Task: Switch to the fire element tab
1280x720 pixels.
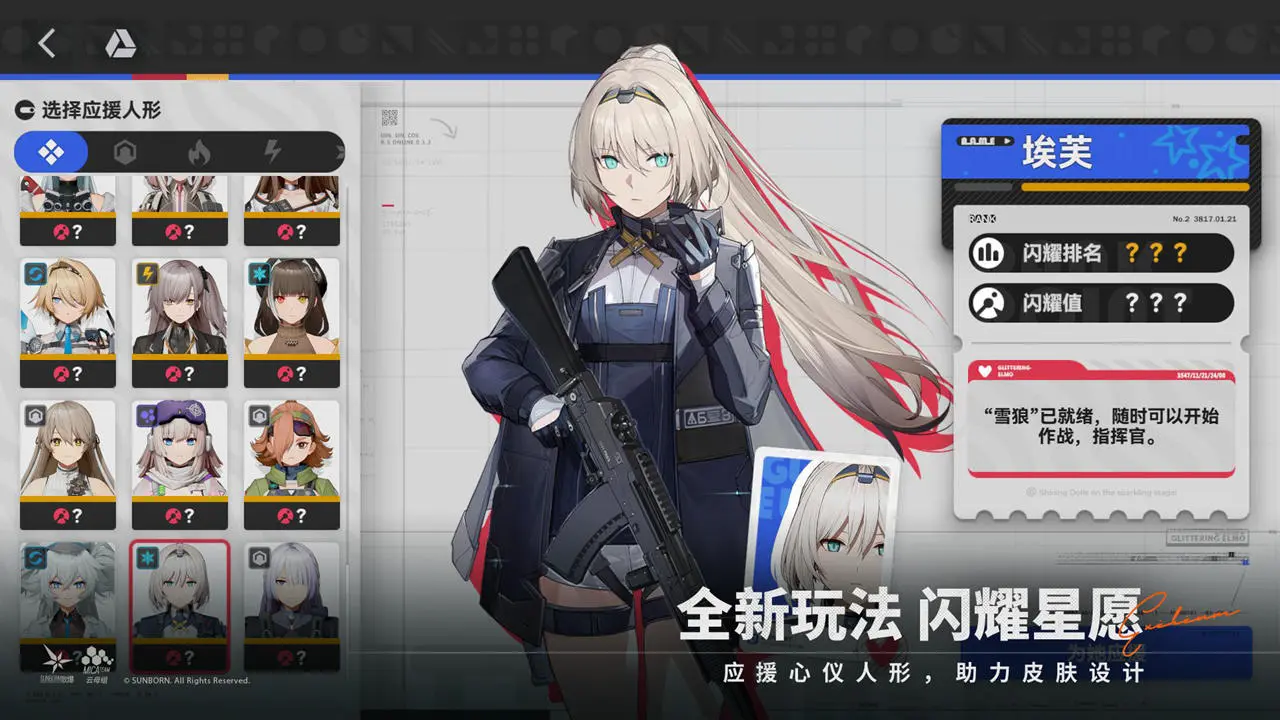Action: coord(201,151)
